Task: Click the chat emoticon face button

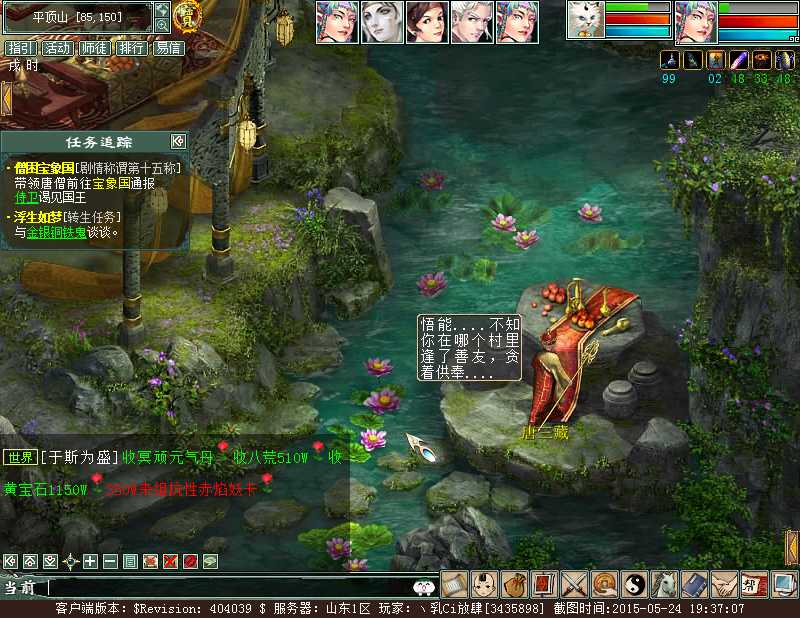Action: pyautogui.click(x=424, y=588)
